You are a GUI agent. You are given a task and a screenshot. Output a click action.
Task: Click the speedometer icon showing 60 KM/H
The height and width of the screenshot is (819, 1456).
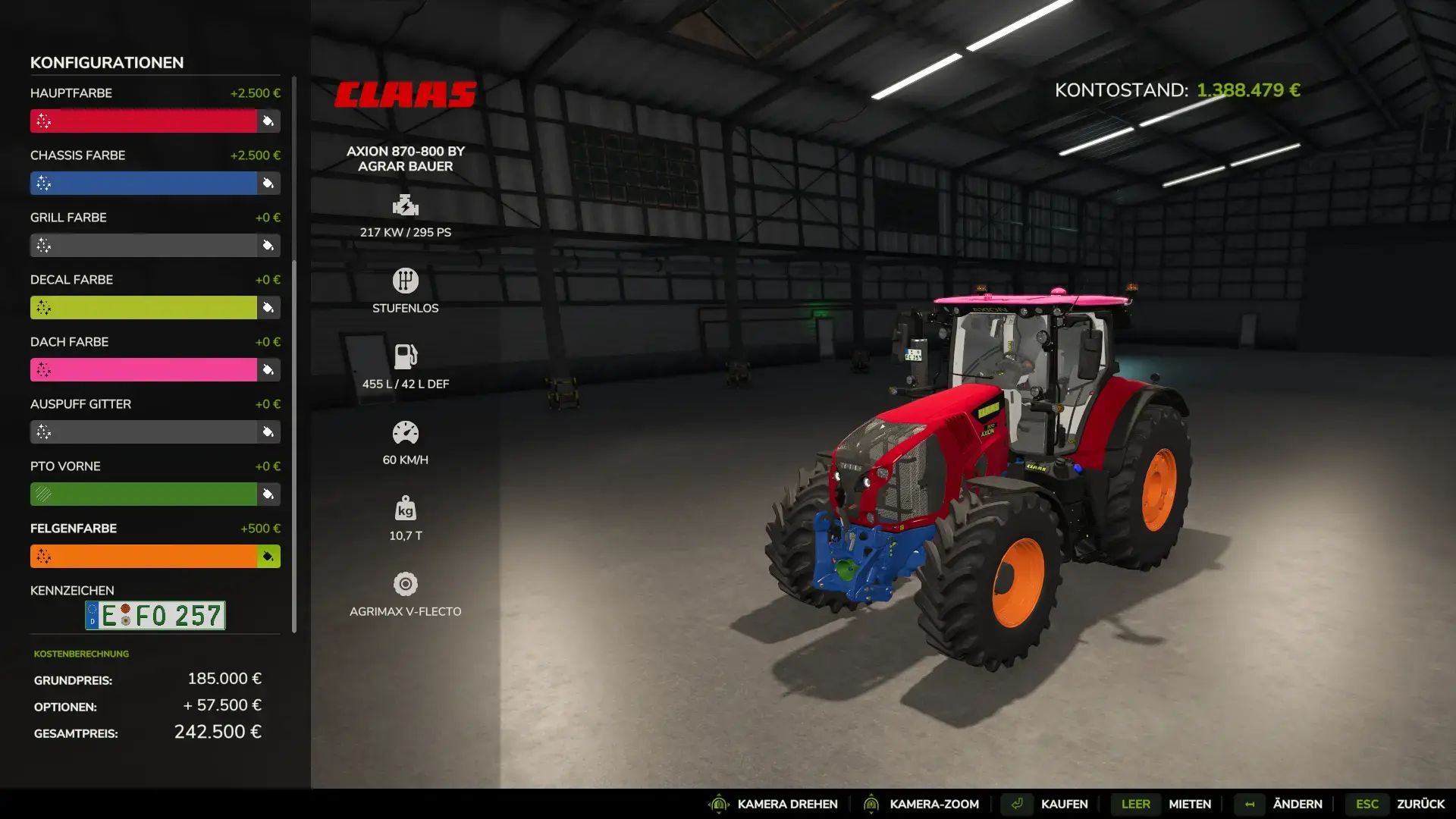tap(406, 432)
